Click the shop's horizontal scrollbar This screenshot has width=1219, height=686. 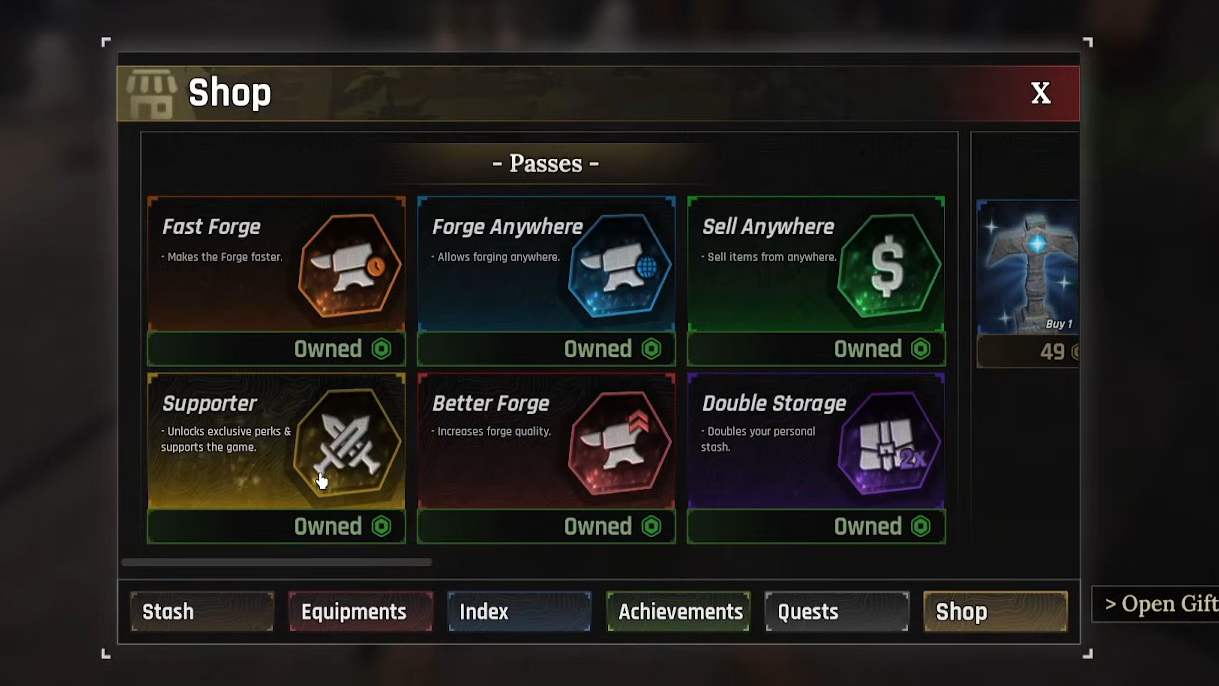[277, 563]
